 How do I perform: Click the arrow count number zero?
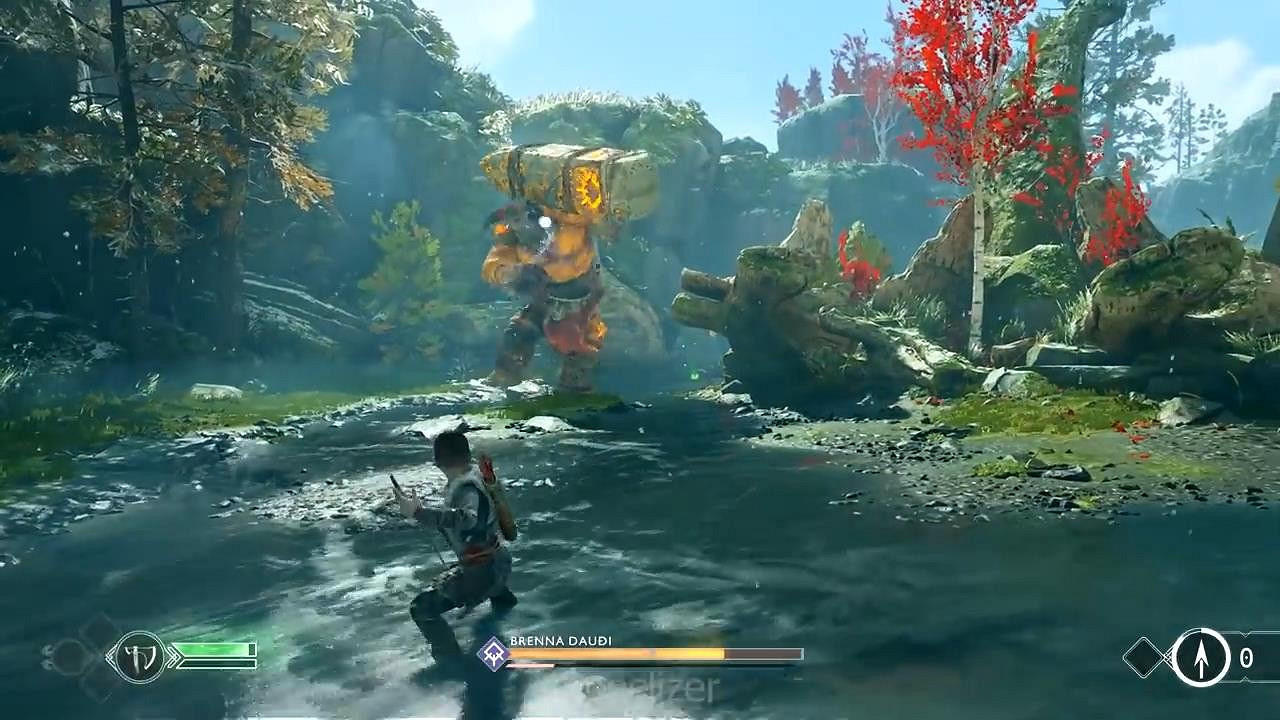1246,657
